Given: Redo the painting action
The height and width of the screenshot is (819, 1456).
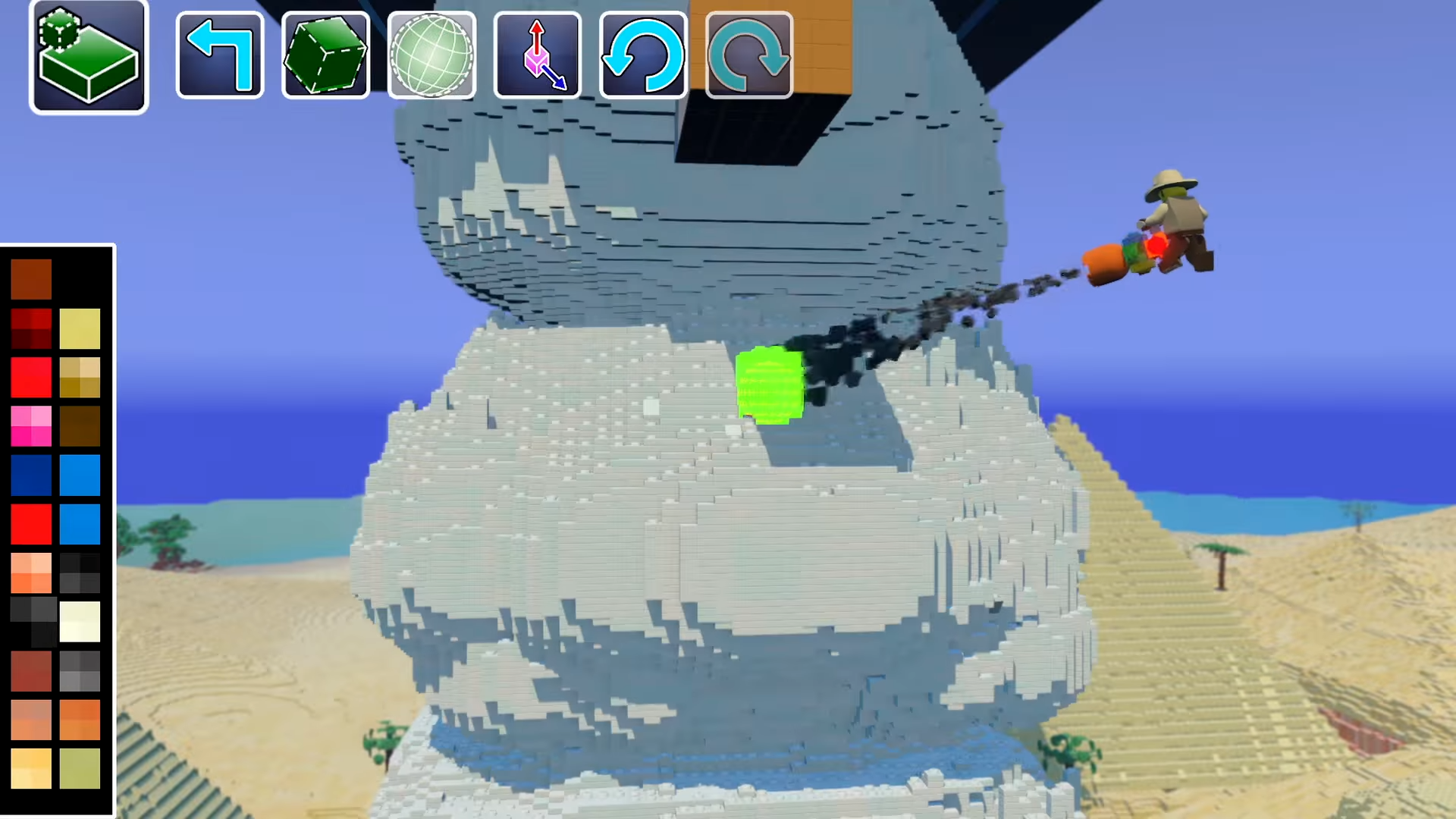Looking at the screenshot, I should click(x=748, y=55).
